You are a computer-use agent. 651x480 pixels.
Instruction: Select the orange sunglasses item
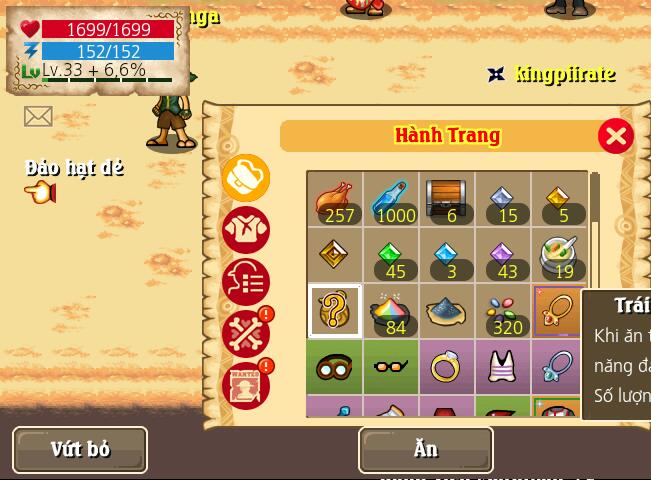391,367
